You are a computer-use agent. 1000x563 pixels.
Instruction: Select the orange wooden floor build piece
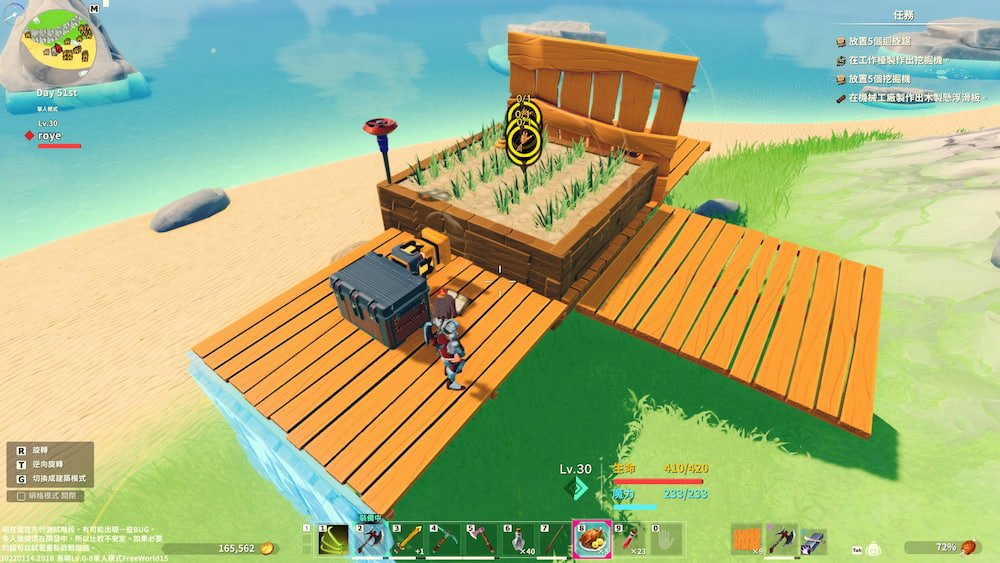tap(746, 540)
